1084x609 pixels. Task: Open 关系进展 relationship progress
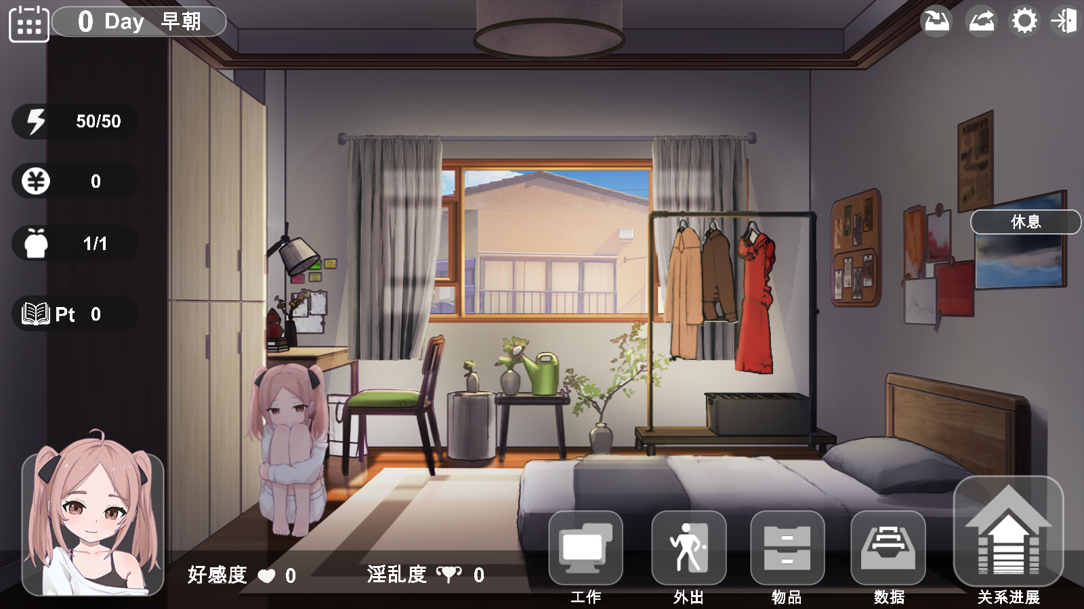[x=1008, y=533]
